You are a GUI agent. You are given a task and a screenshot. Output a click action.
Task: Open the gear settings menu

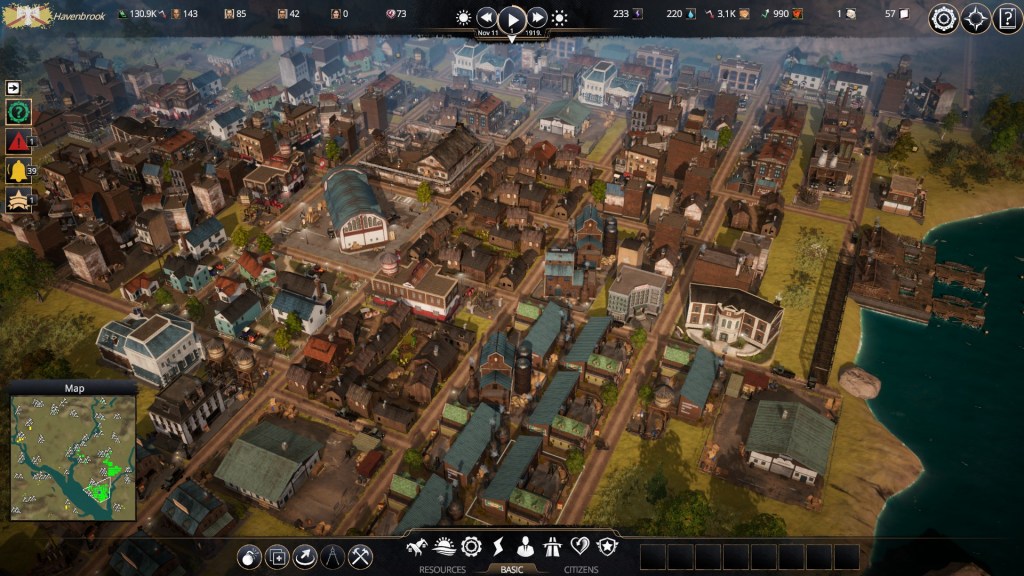(x=943, y=18)
